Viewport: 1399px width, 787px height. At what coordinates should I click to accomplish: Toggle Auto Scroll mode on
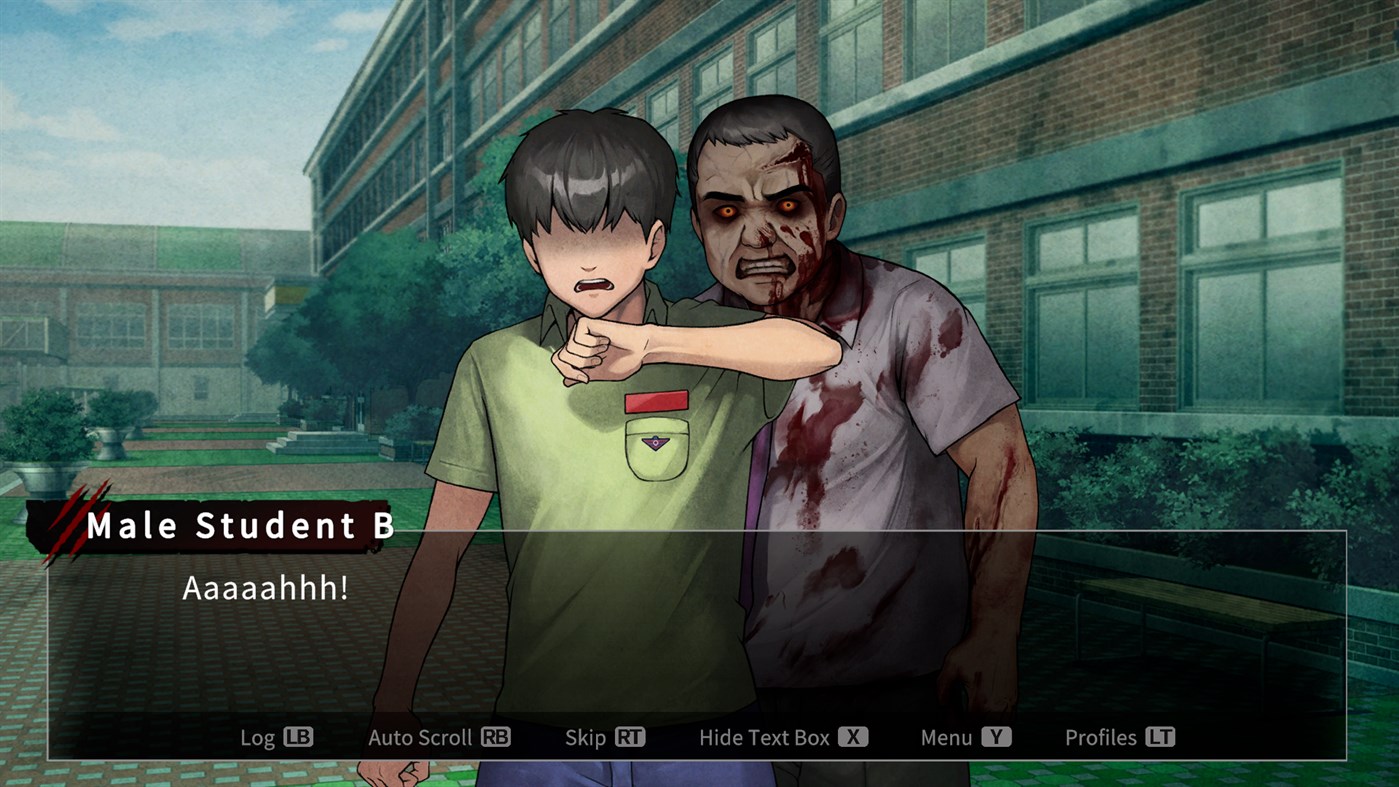[x=440, y=737]
